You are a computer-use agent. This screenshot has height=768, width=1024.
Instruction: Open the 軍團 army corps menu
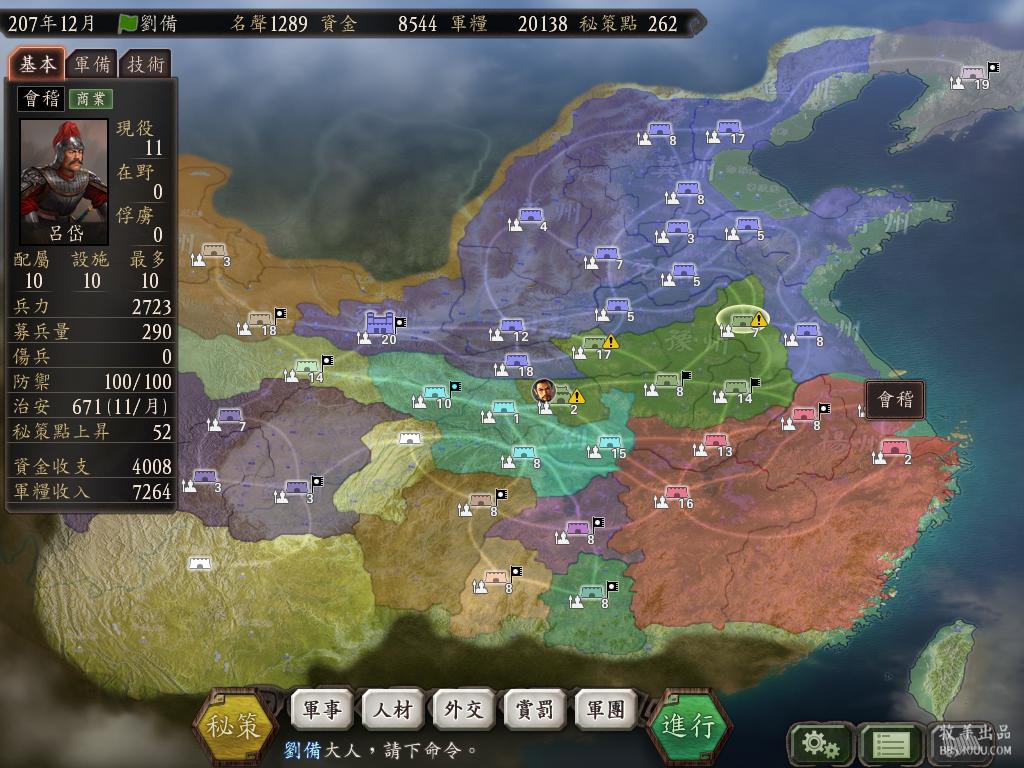605,710
